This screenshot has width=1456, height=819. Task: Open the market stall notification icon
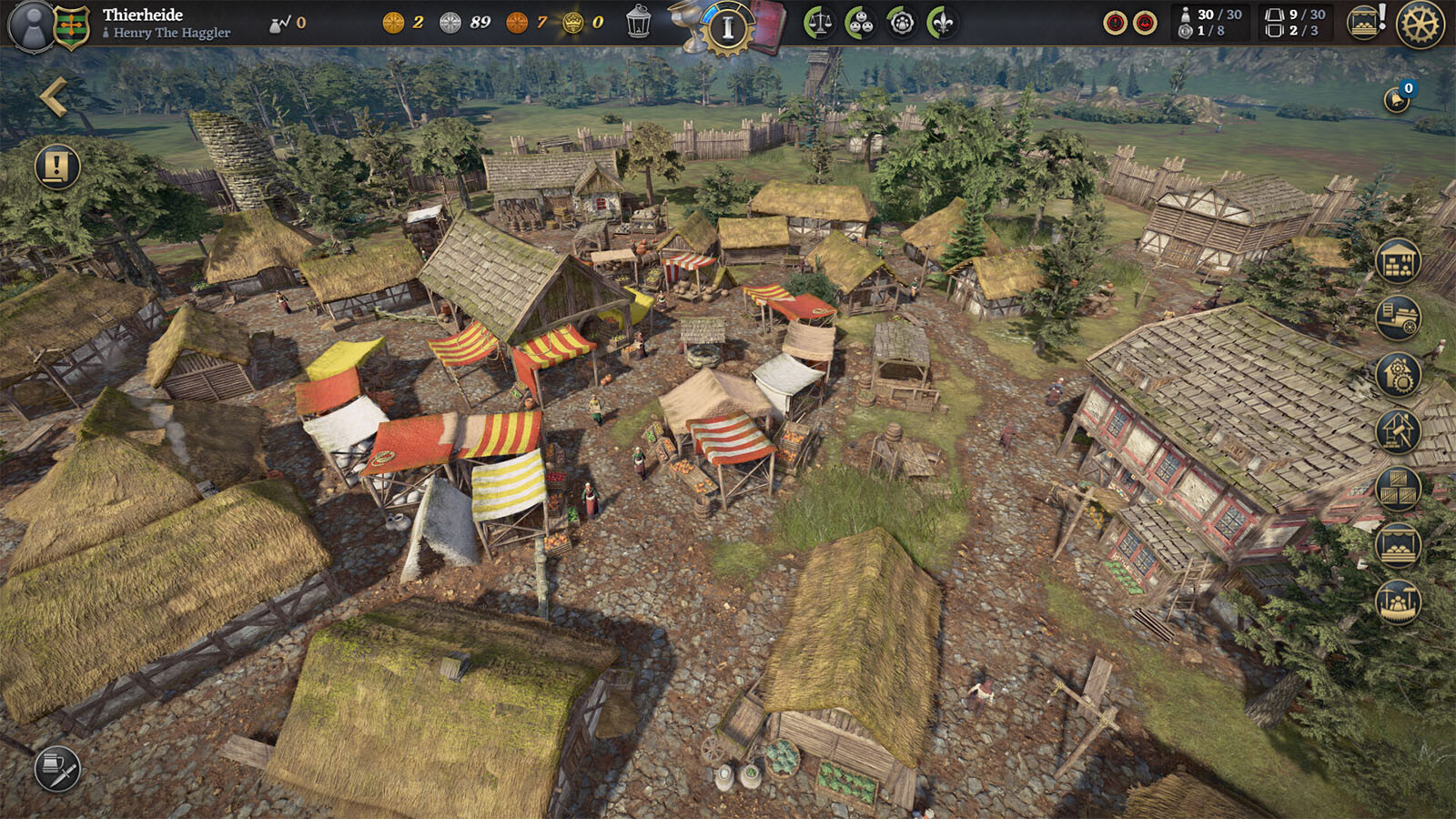pyautogui.click(x=1364, y=23)
